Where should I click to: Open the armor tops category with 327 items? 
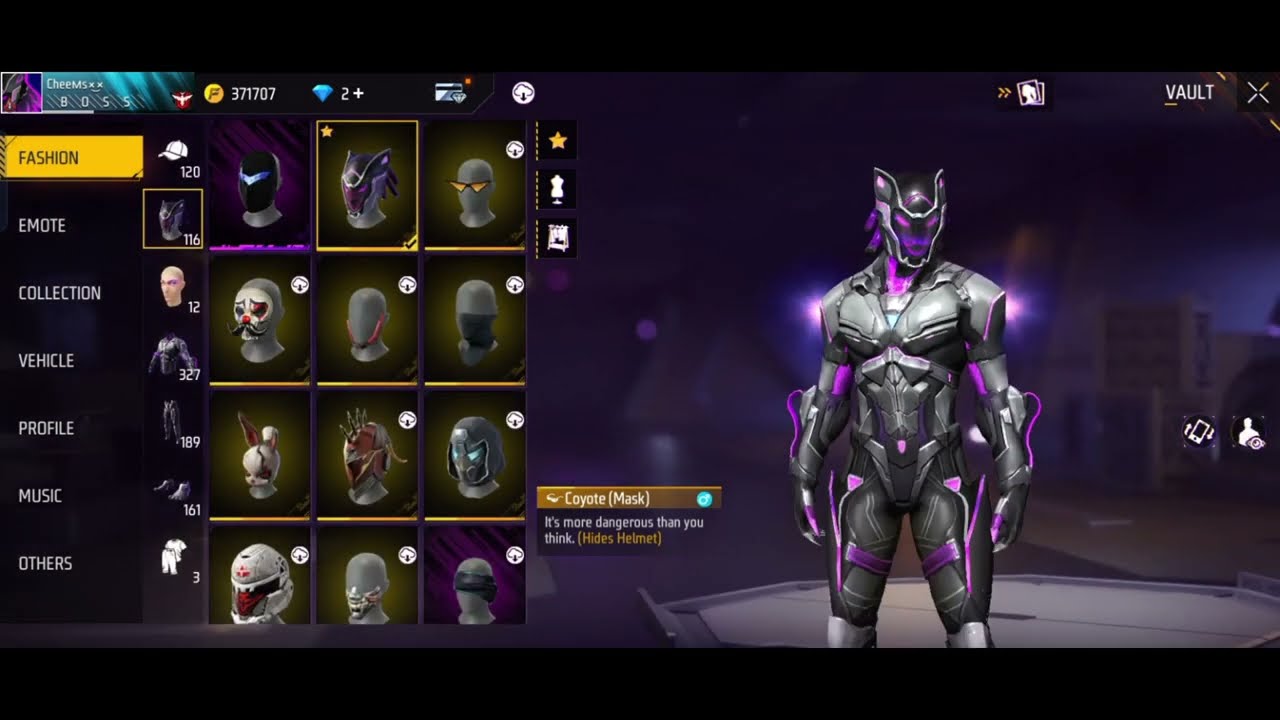click(x=174, y=355)
